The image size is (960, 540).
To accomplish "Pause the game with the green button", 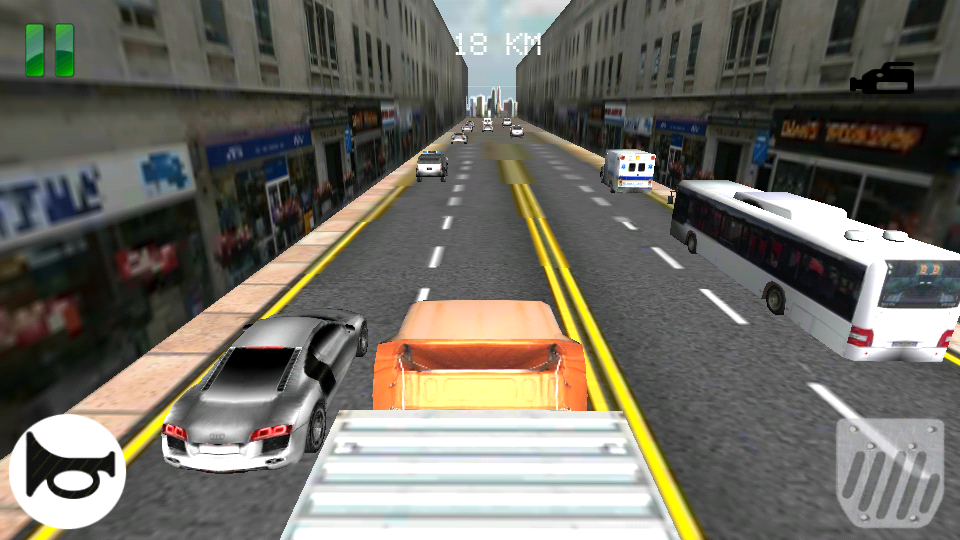I will (x=50, y=50).
